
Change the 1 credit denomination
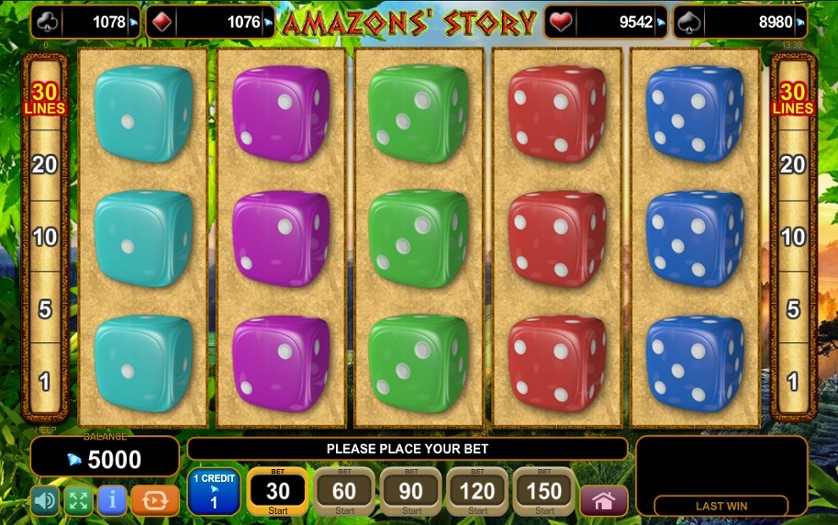(214, 491)
